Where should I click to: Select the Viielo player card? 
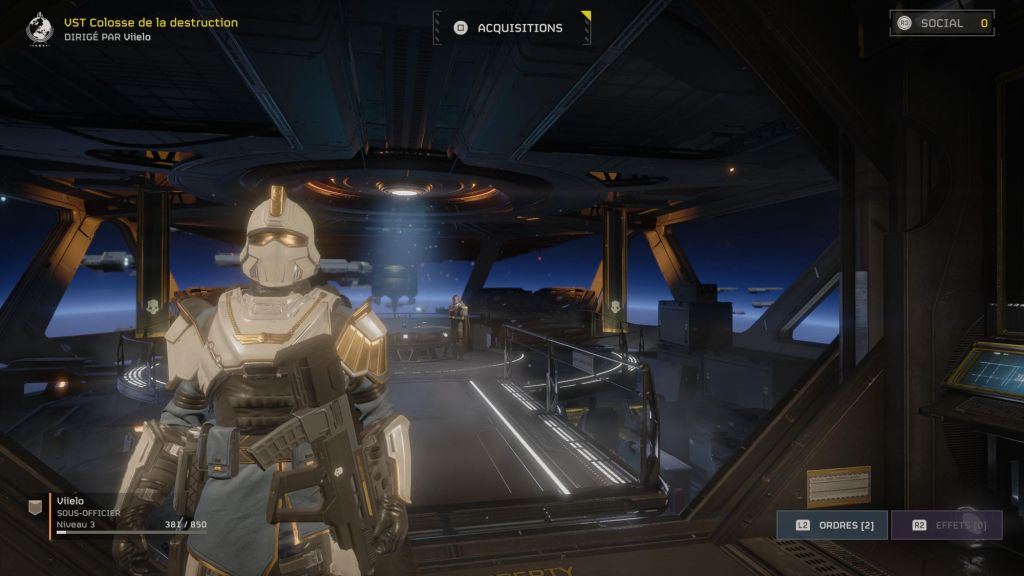(120, 513)
